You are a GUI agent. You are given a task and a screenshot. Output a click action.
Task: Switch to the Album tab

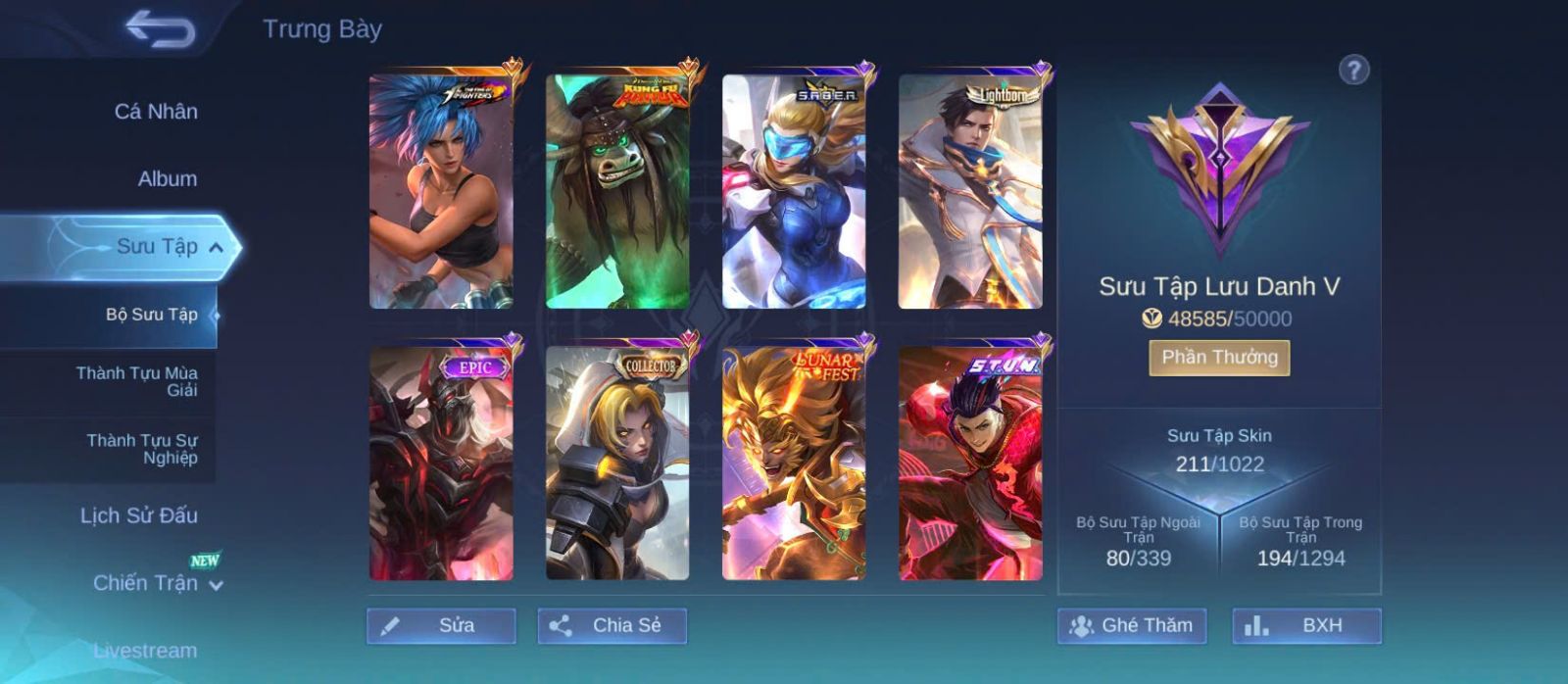[167, 179]
